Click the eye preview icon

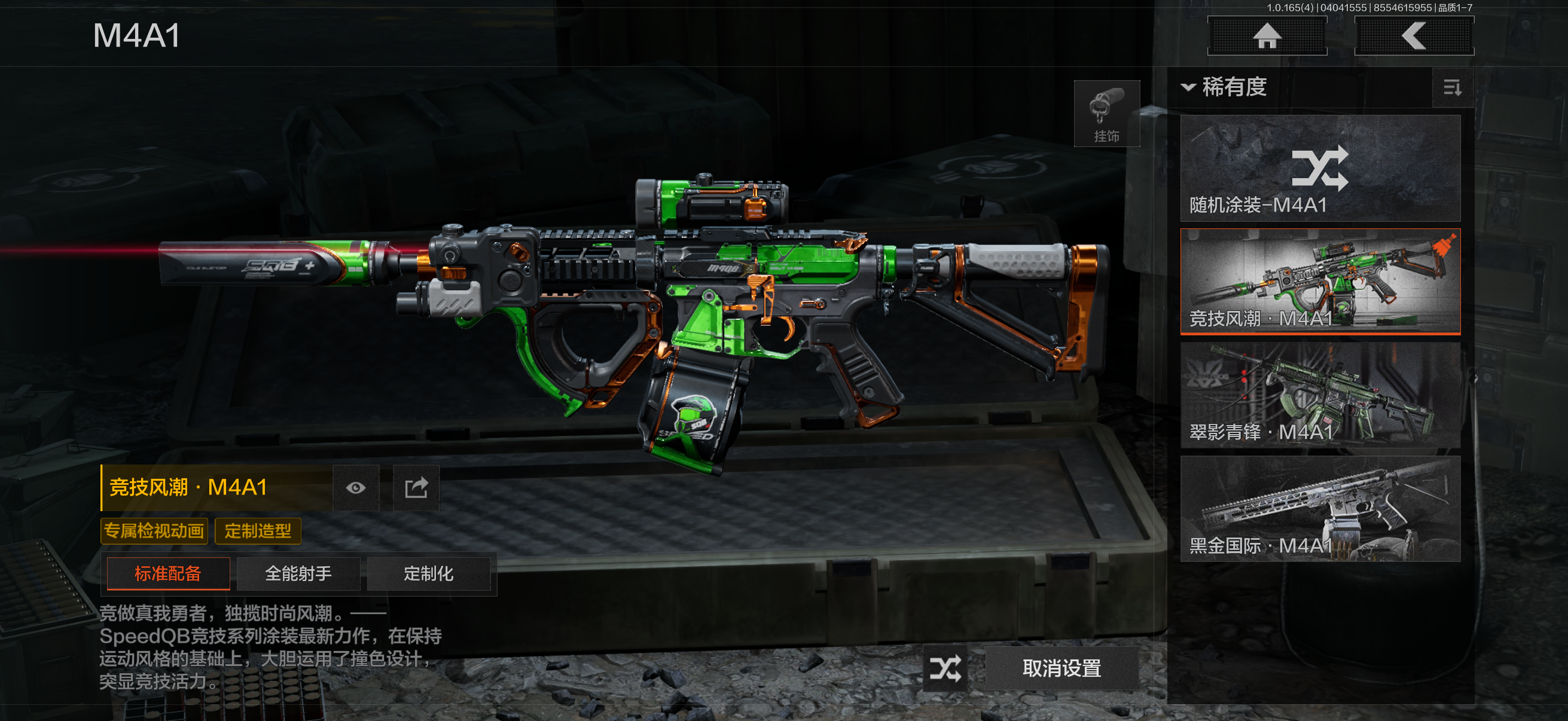[356, 488]
